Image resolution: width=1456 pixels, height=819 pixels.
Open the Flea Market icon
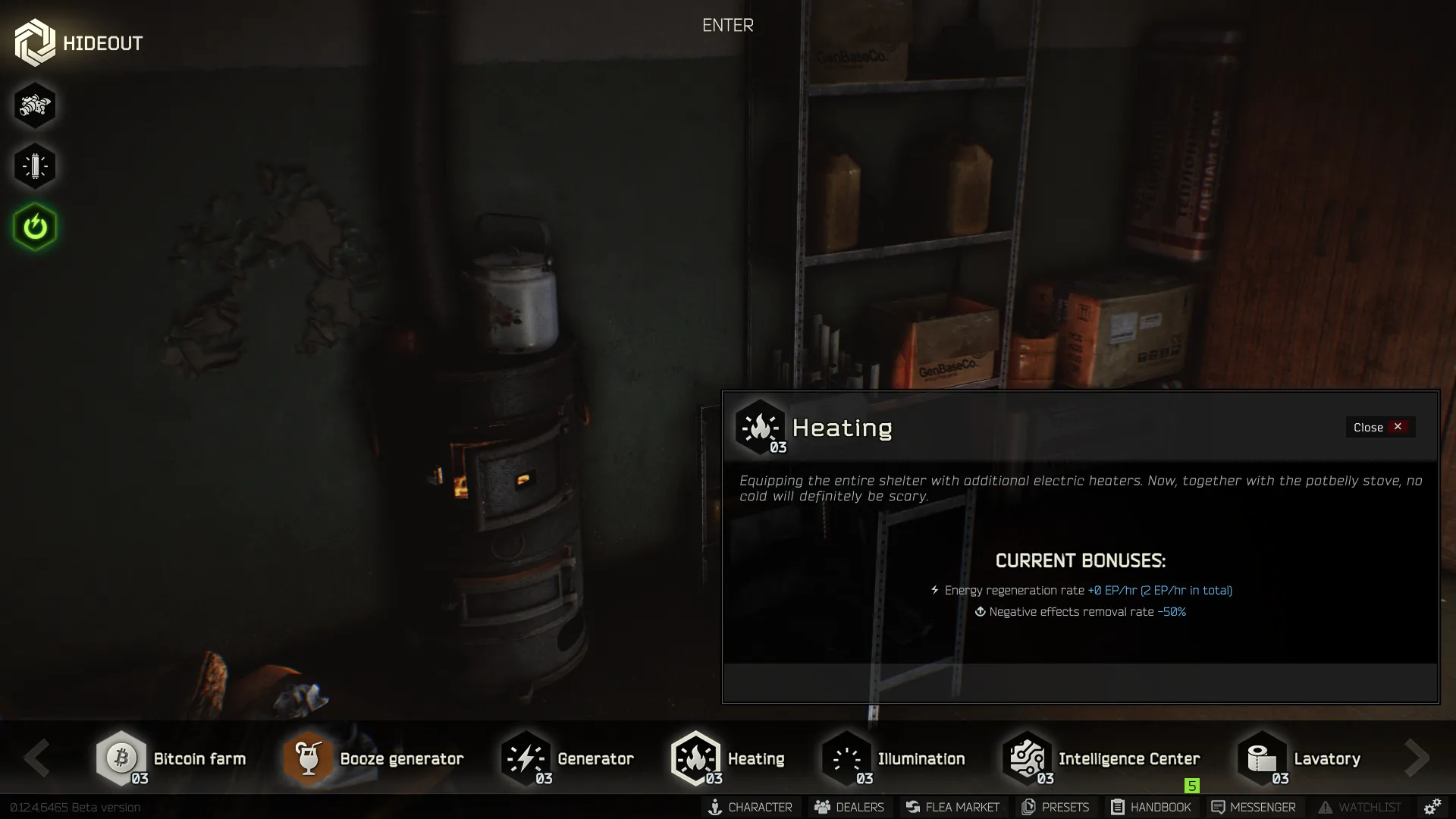pos(912,807)
